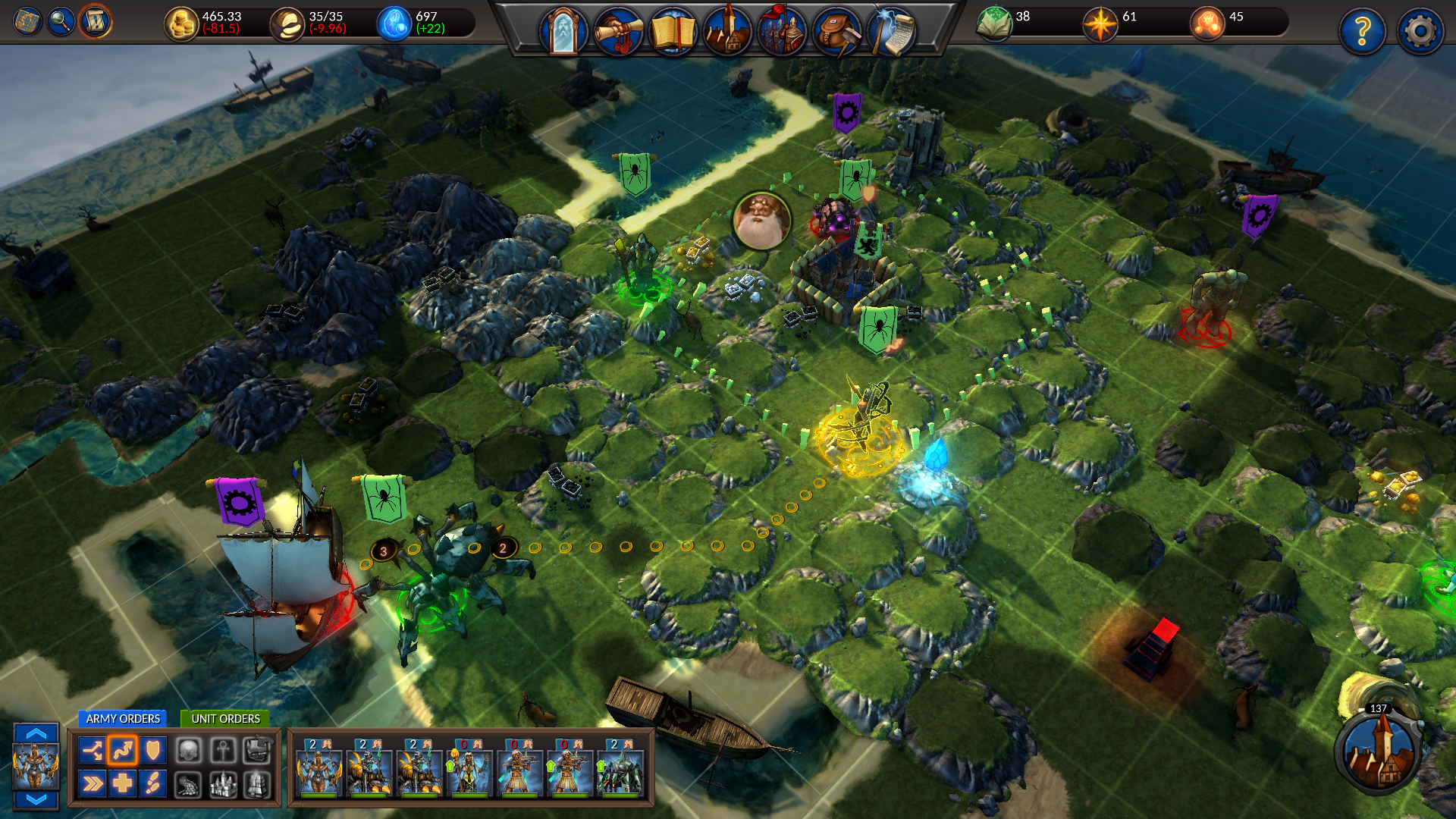
Task: Open the world map overview icon
Action: [x=26, y=19]
